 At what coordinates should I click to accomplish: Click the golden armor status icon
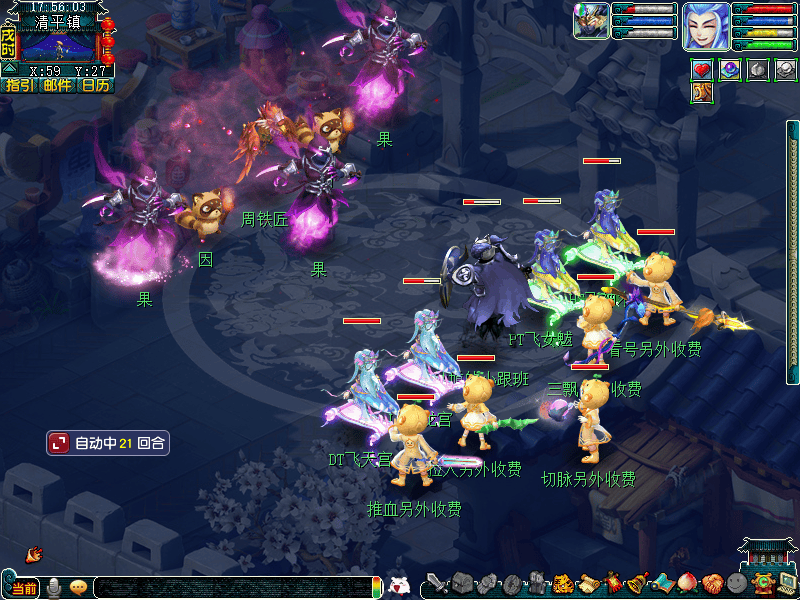703,93
